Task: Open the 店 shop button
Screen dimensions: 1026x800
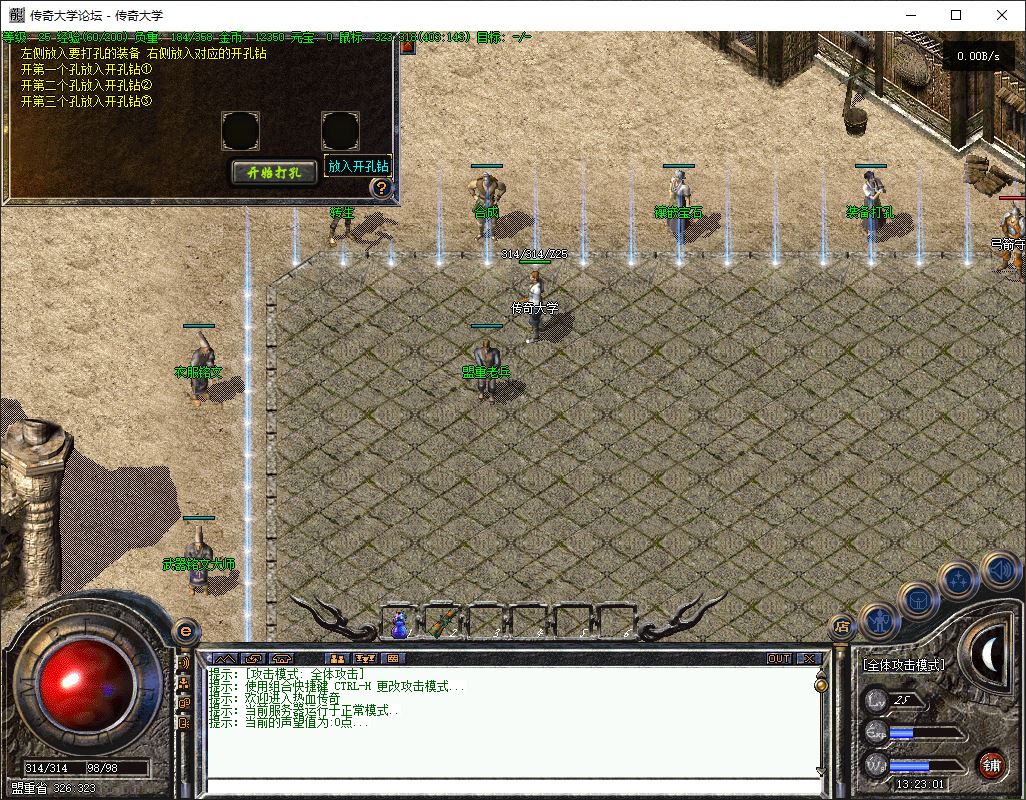Action: tap(842, 627)
